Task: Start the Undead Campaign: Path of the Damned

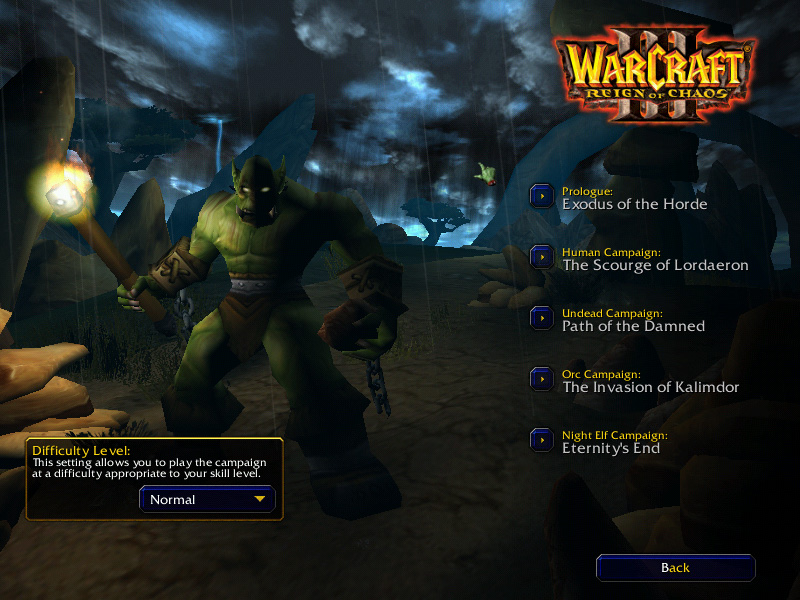Action: click(x=542, y=318)
